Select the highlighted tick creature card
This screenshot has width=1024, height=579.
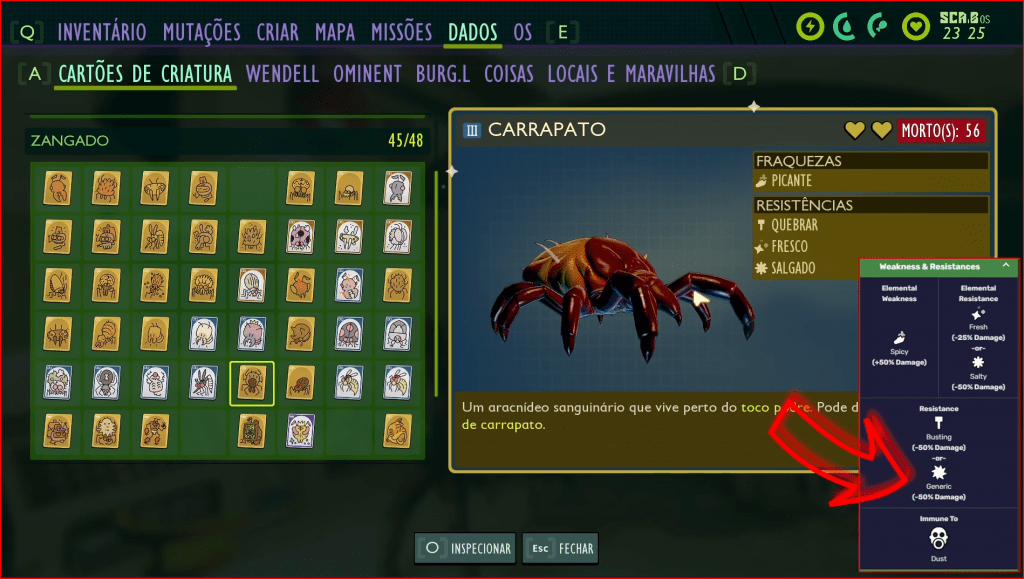coord(252,384)
